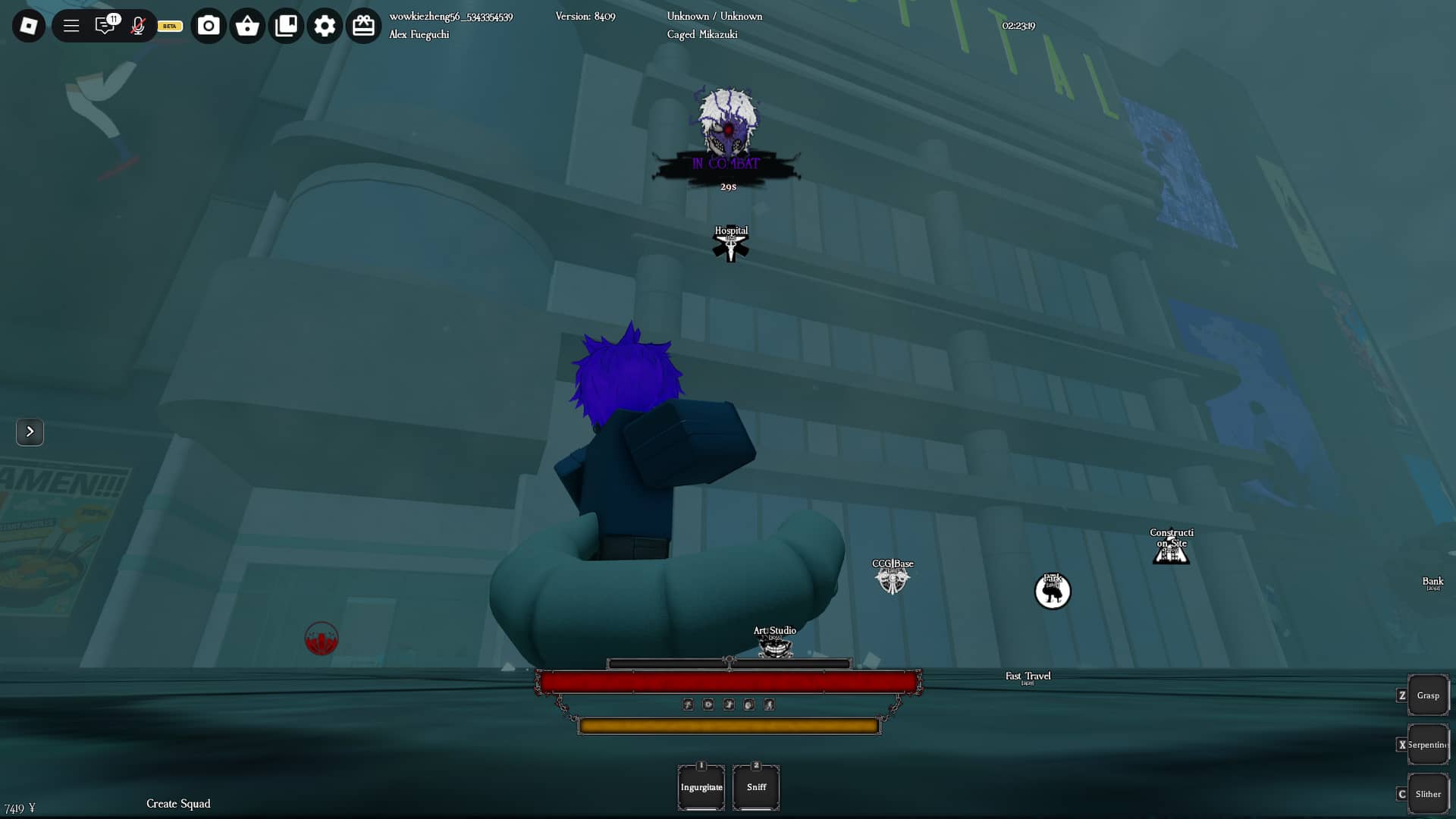Select the circular Patch animal marker
The height and width of the screenshot is (819, 1456).
point(1053,591)
